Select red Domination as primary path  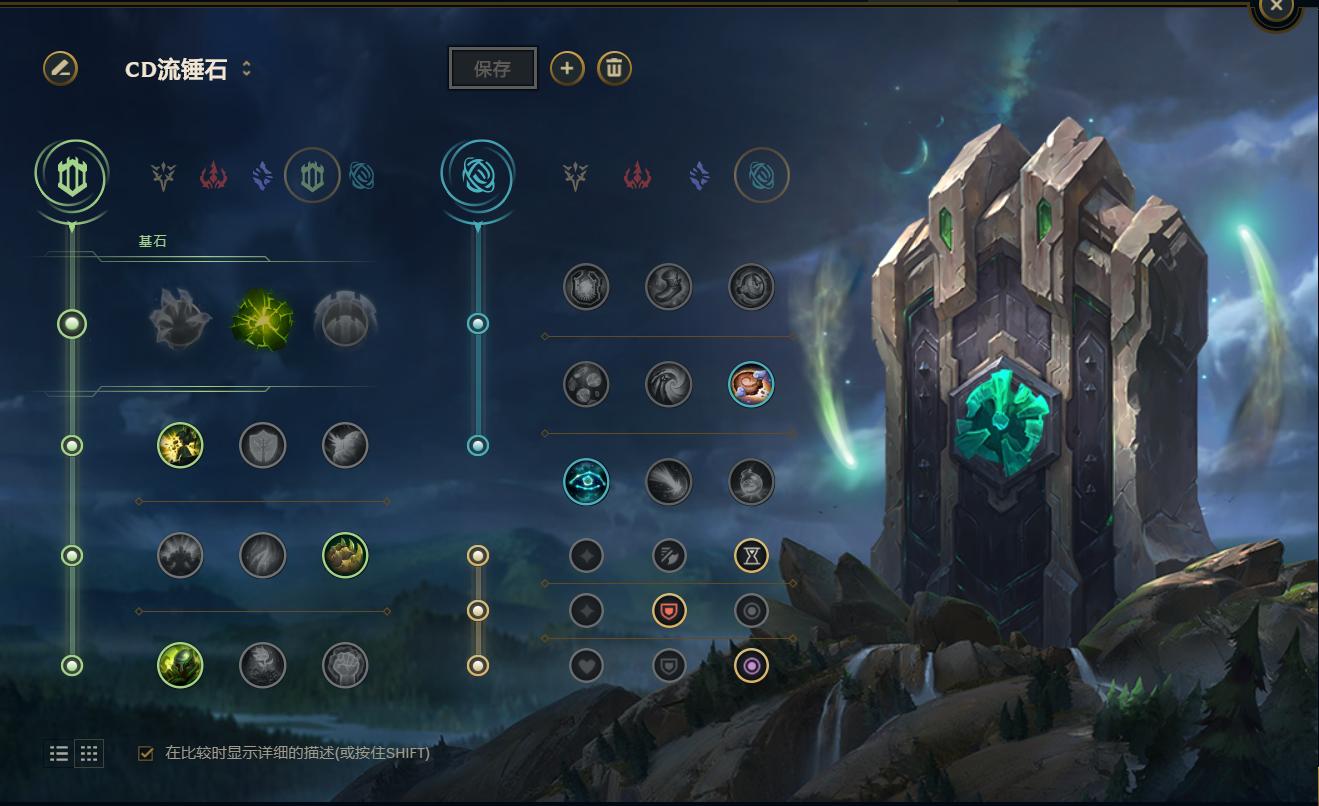[213, 177]
